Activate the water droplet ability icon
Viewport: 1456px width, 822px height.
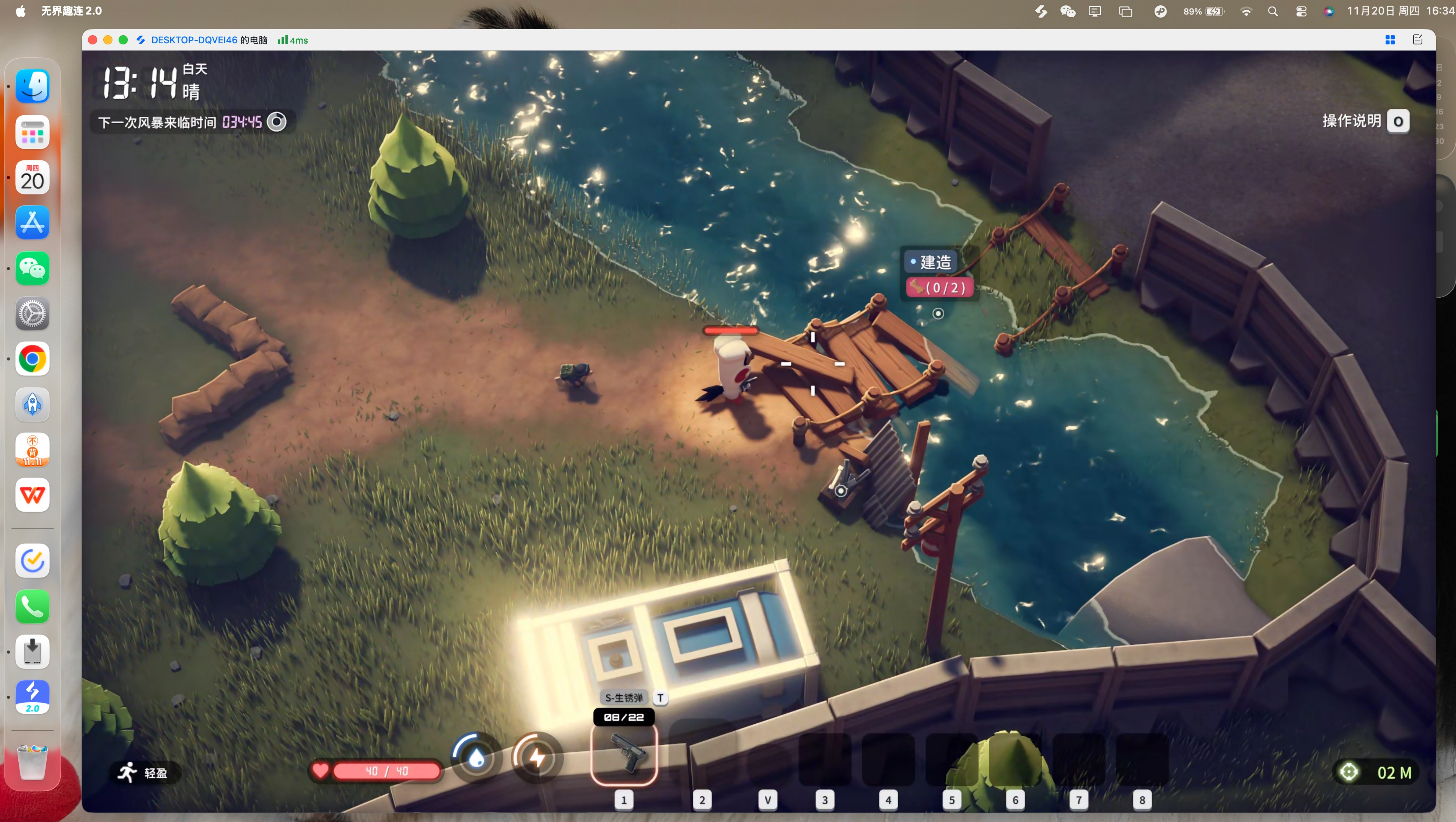476,758
